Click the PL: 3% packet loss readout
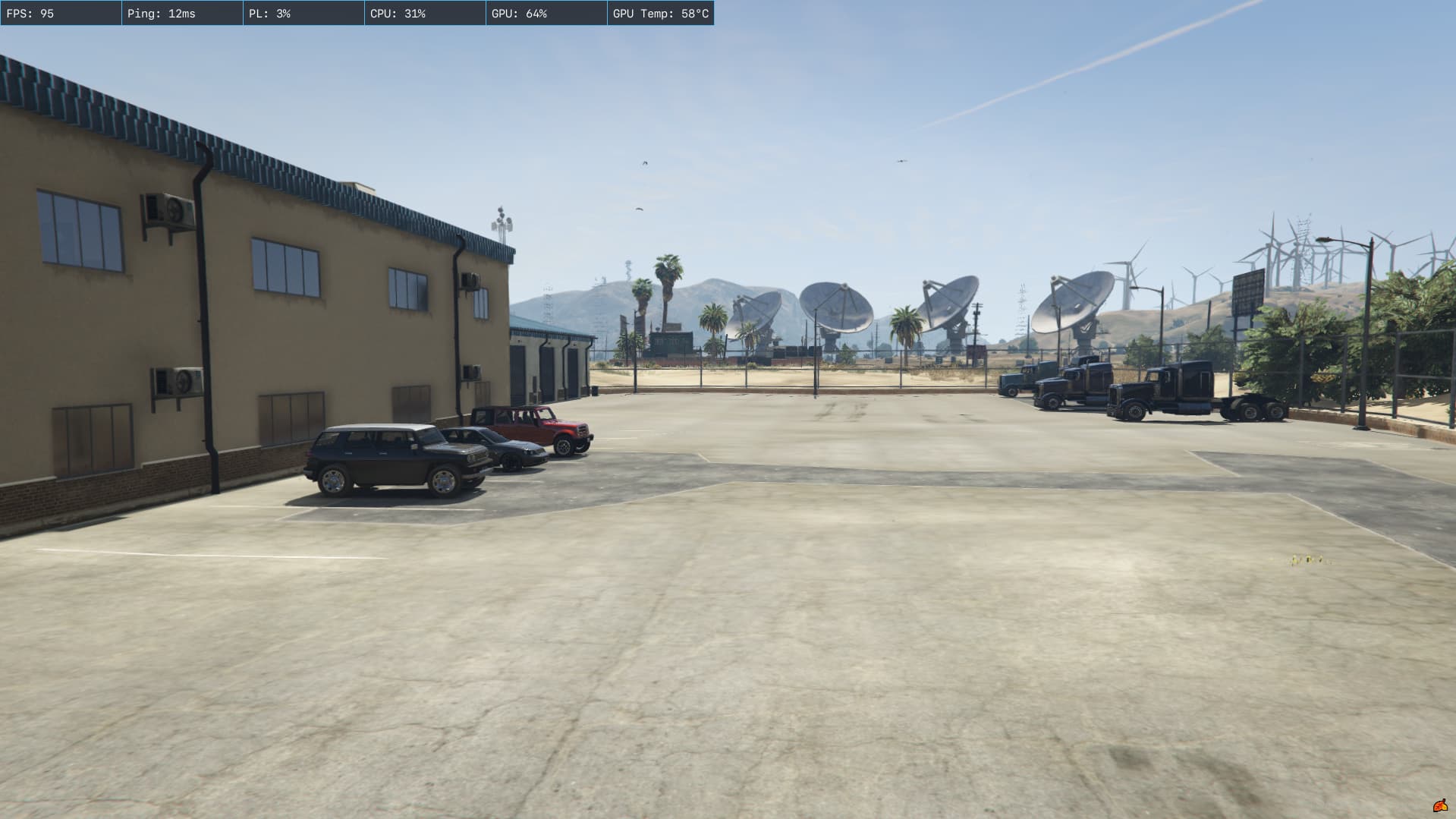1456x819 pixels. [x=303, y=12]
